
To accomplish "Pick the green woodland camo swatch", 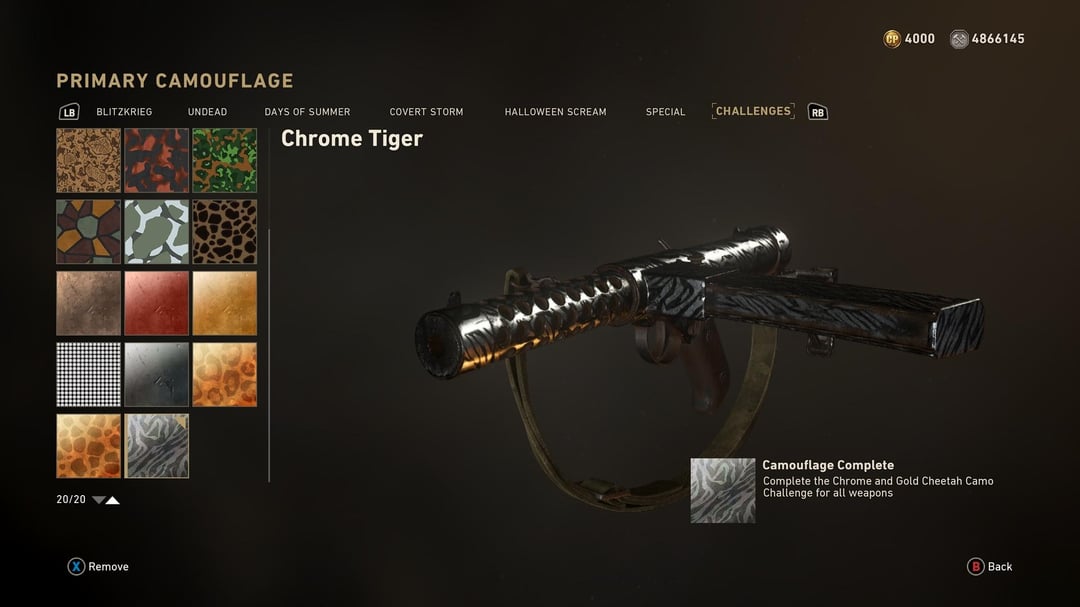I will point(224,160).
